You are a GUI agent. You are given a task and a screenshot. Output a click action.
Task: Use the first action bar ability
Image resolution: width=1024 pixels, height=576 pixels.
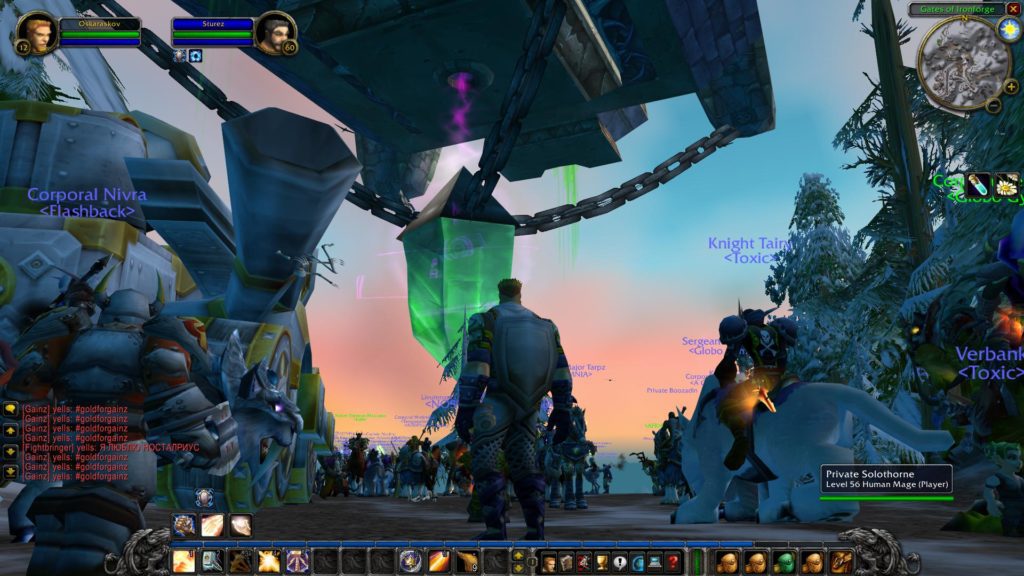click(184, 562)
